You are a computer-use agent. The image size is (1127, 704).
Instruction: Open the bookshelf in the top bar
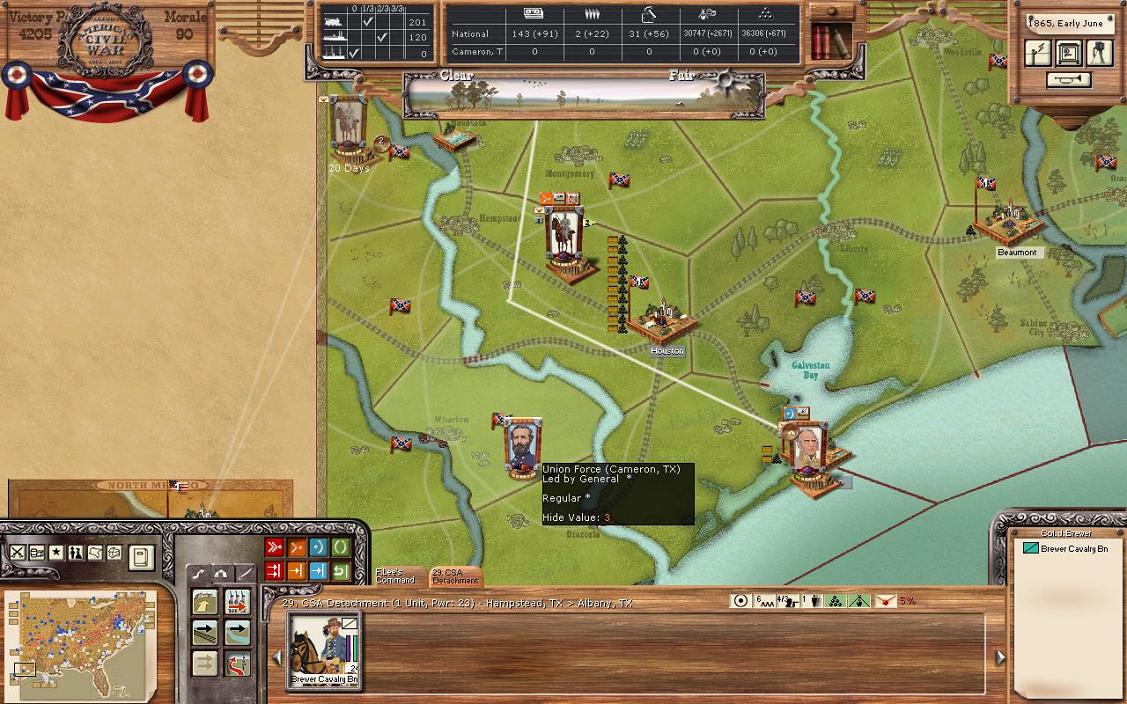point(830,40)
